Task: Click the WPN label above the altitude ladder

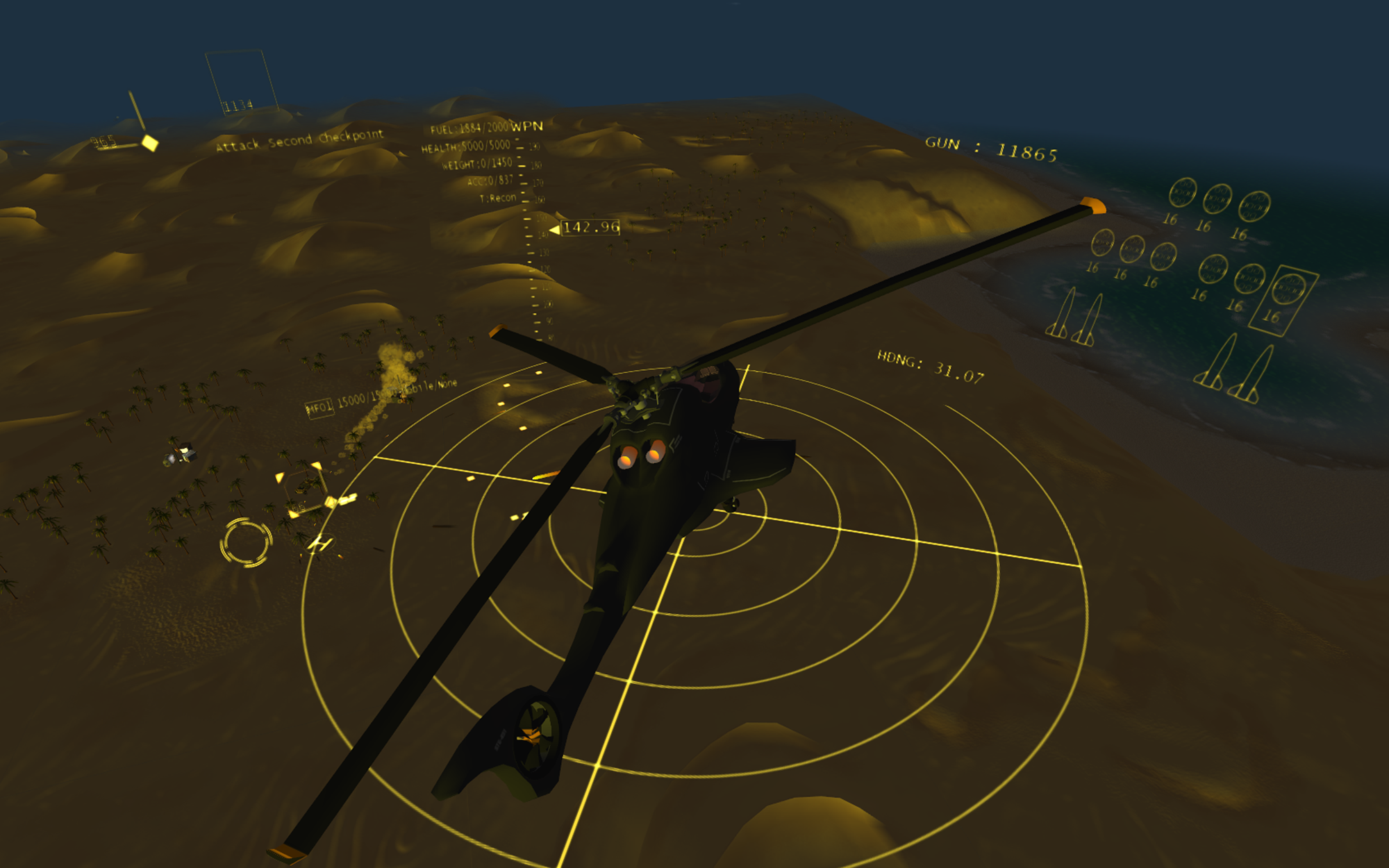Action: (527, 126)
